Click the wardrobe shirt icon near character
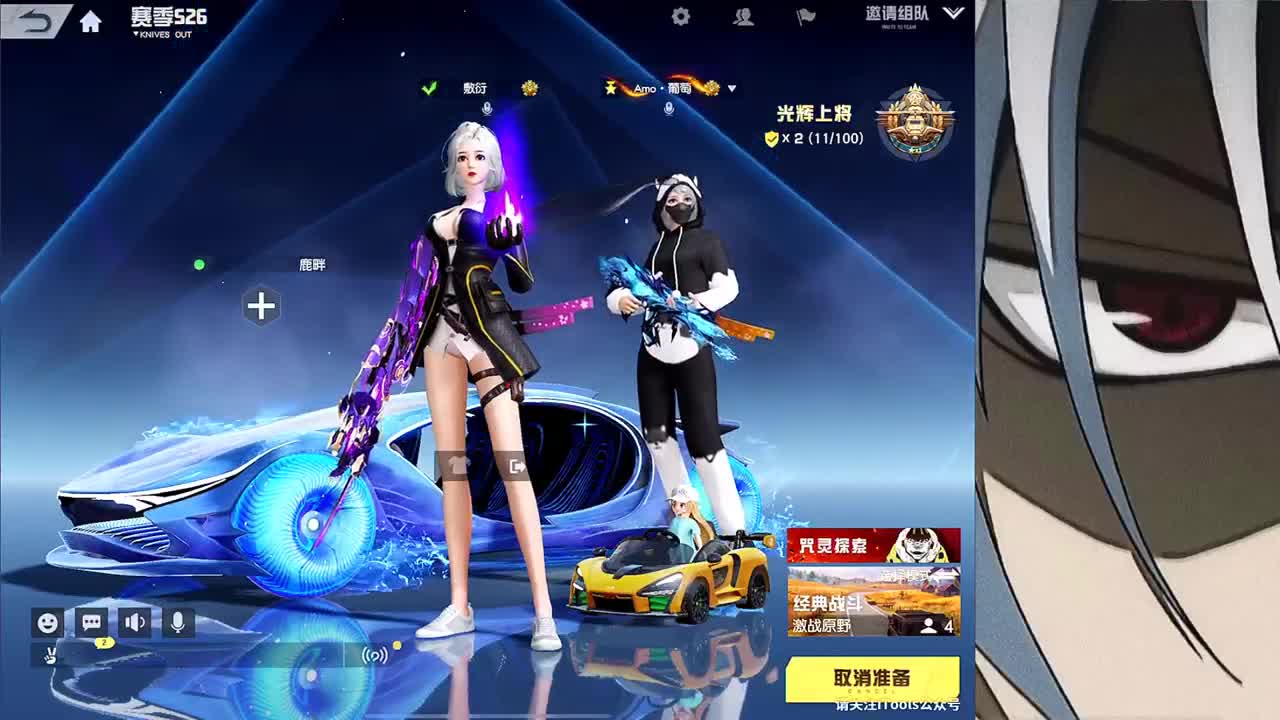The image size is (1280, 720). (459, 464)
